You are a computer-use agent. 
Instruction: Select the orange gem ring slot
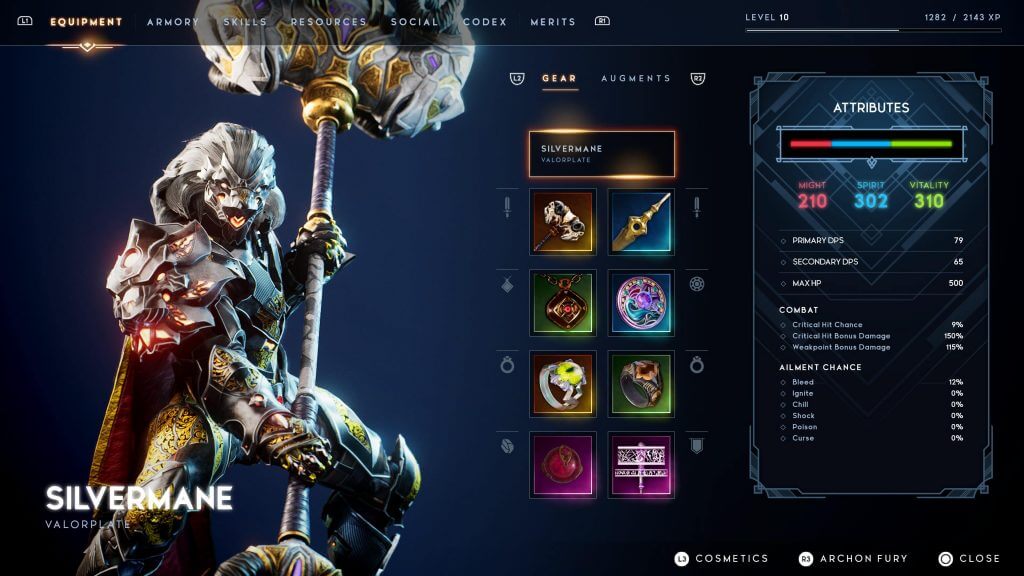641,384
